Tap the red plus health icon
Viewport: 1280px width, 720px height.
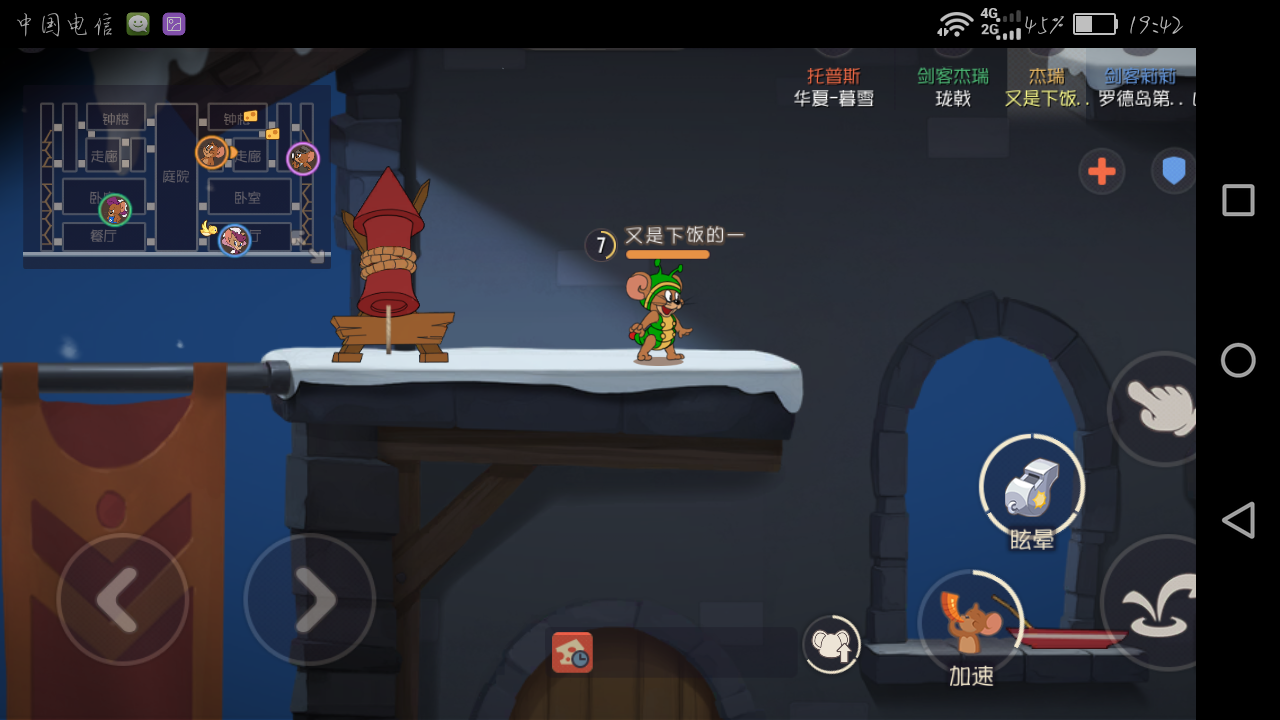[1100, 172]
